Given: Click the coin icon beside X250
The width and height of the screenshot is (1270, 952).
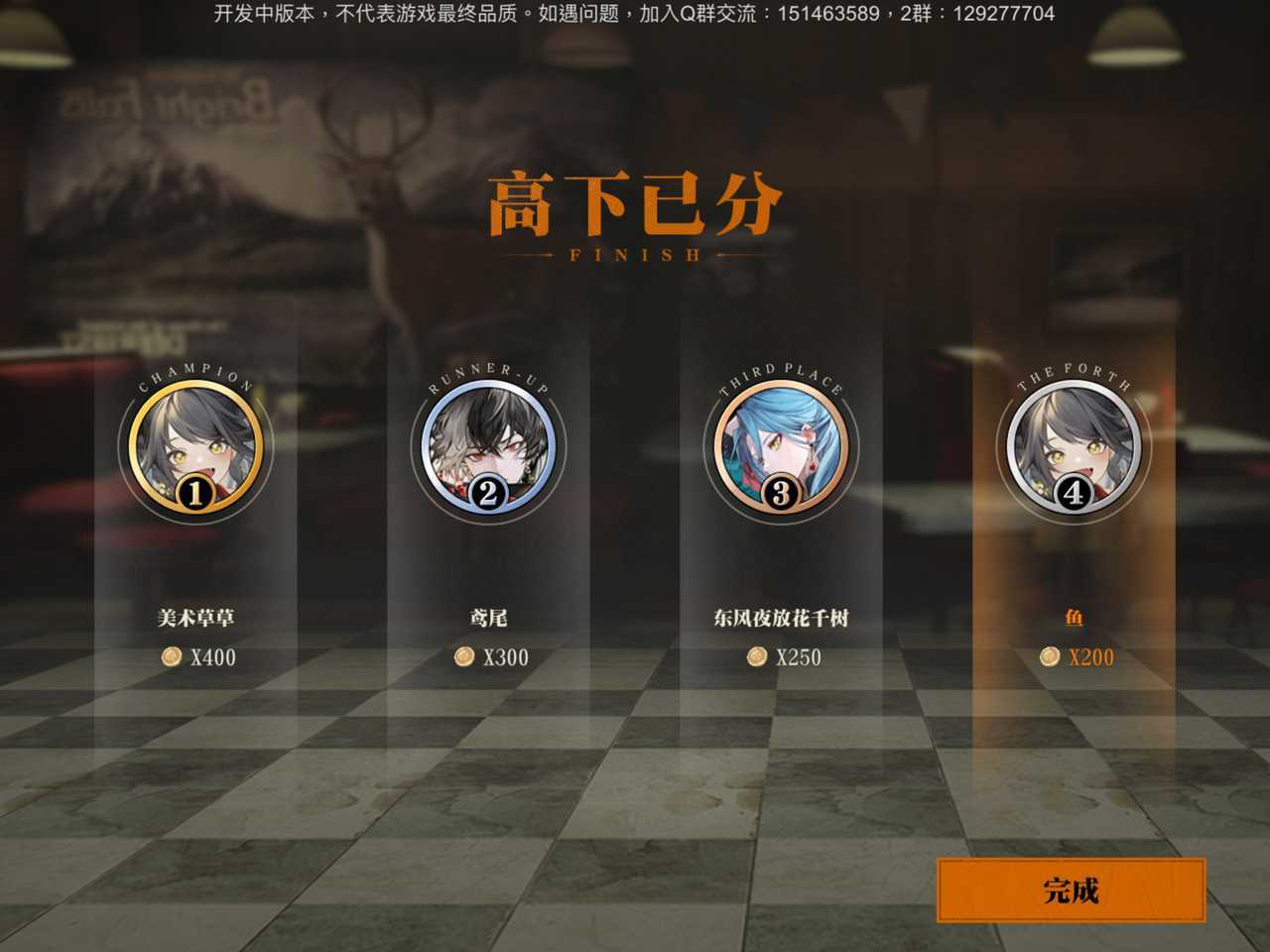Looking at the screenshot, I should point(758,656).
